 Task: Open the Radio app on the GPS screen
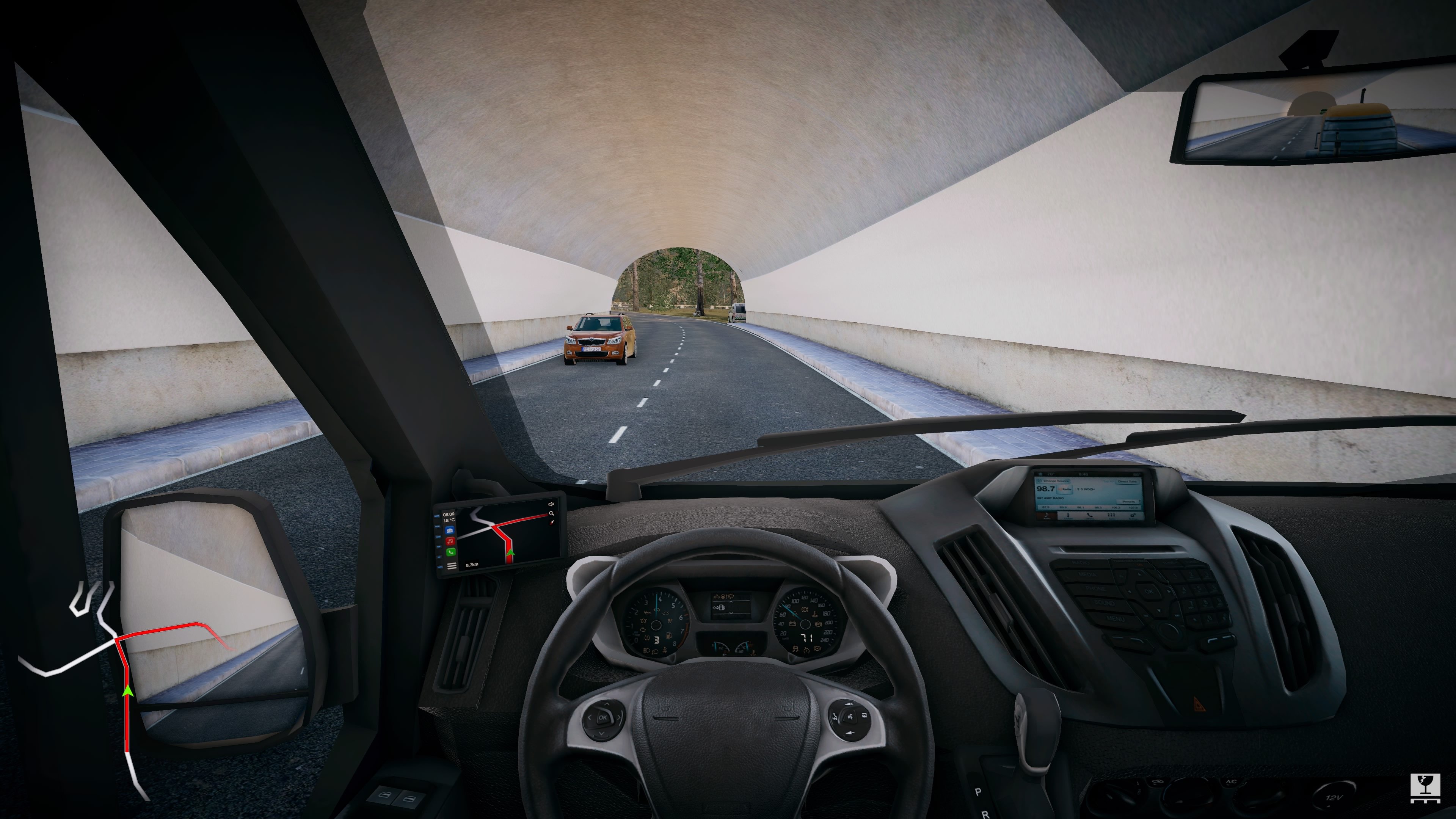450,530
